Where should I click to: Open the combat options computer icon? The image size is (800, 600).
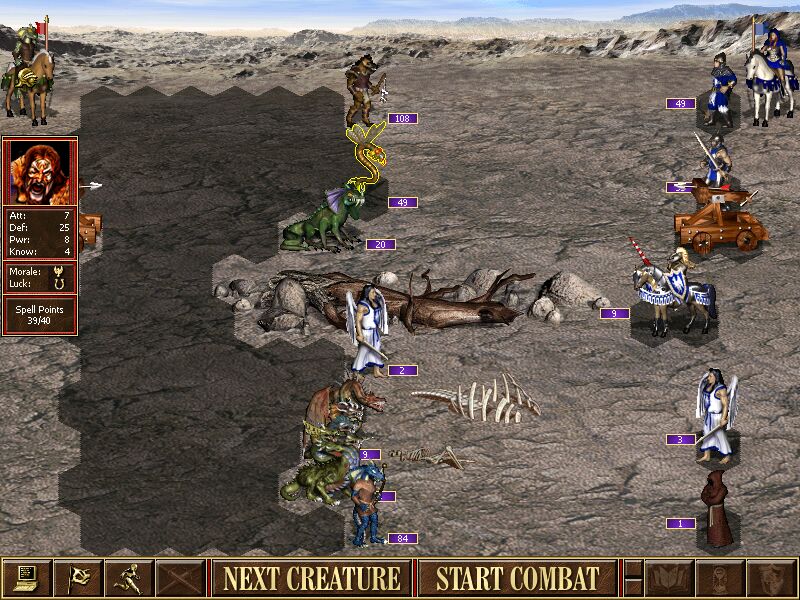[27, 578]
